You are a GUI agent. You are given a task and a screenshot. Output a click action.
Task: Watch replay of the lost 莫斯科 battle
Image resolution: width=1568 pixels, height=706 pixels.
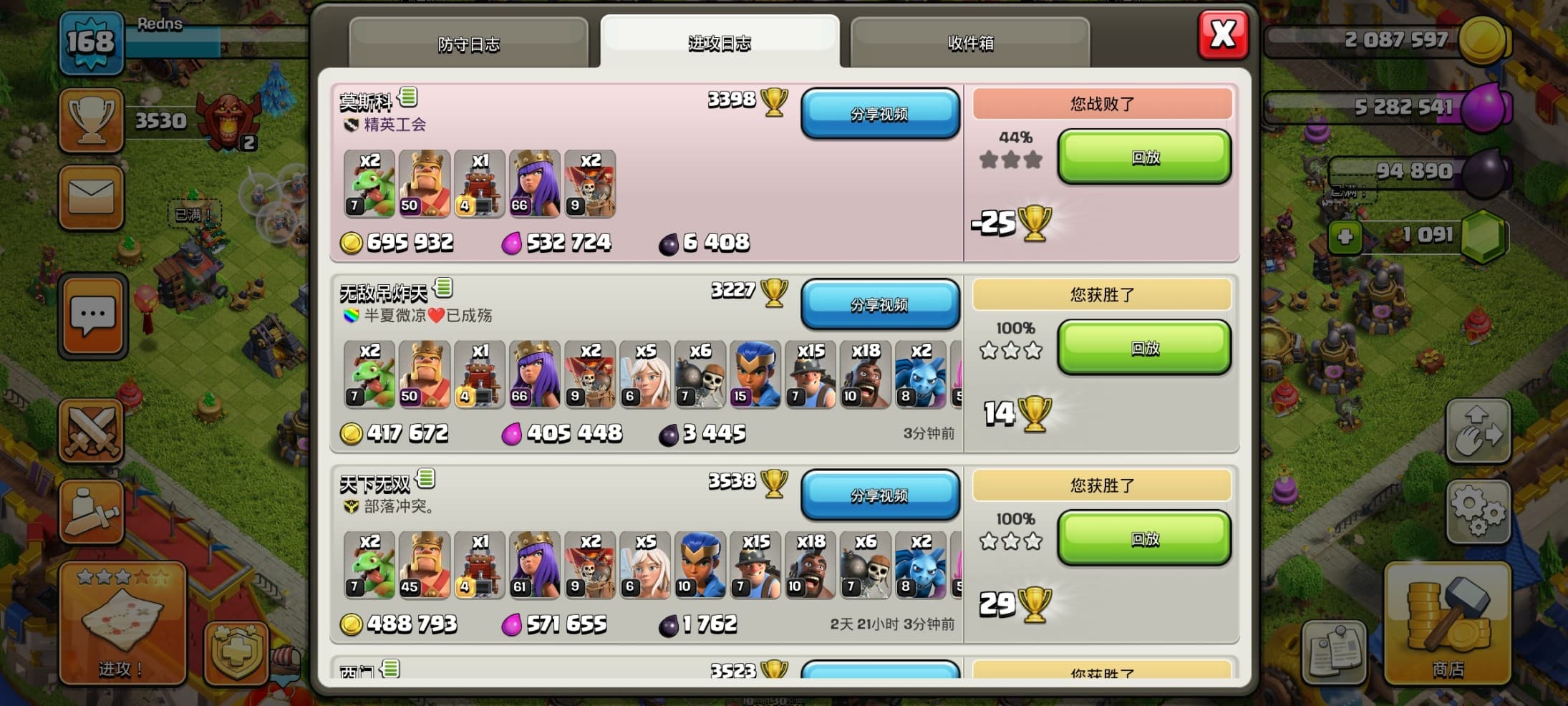tap(1144, 158)
